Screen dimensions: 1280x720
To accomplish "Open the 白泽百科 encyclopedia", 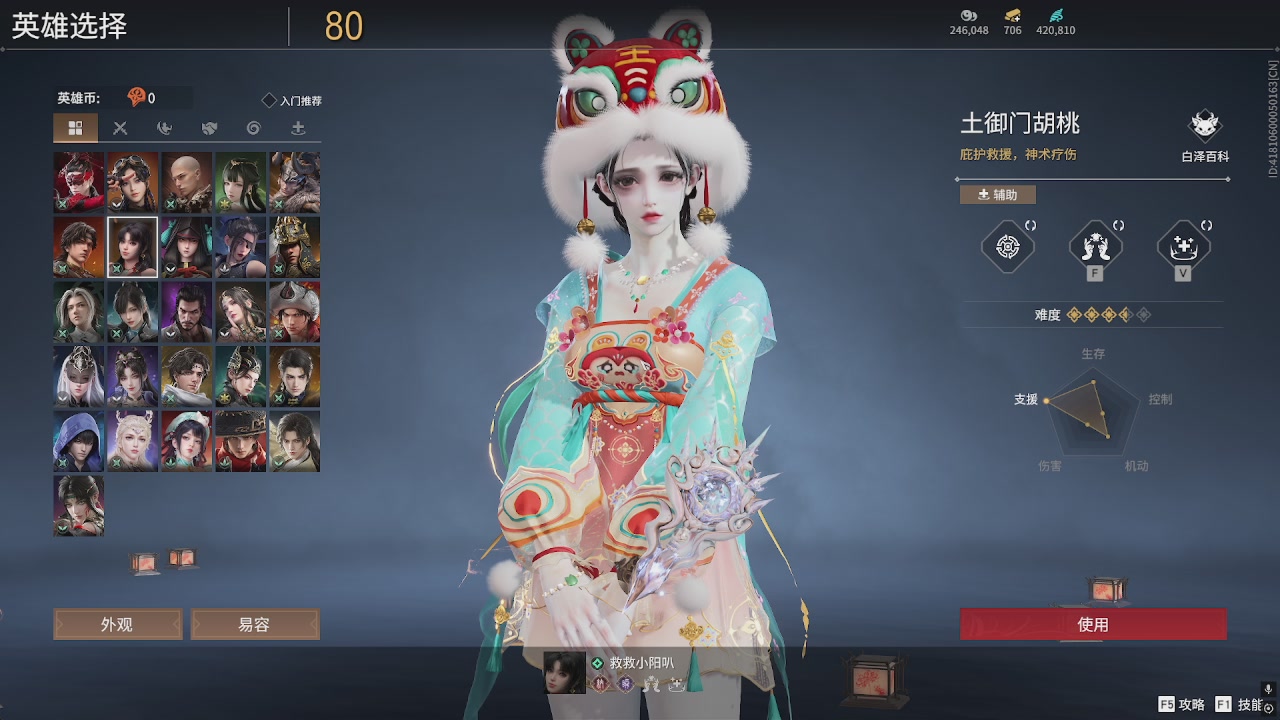I will tap(1204, 128).
